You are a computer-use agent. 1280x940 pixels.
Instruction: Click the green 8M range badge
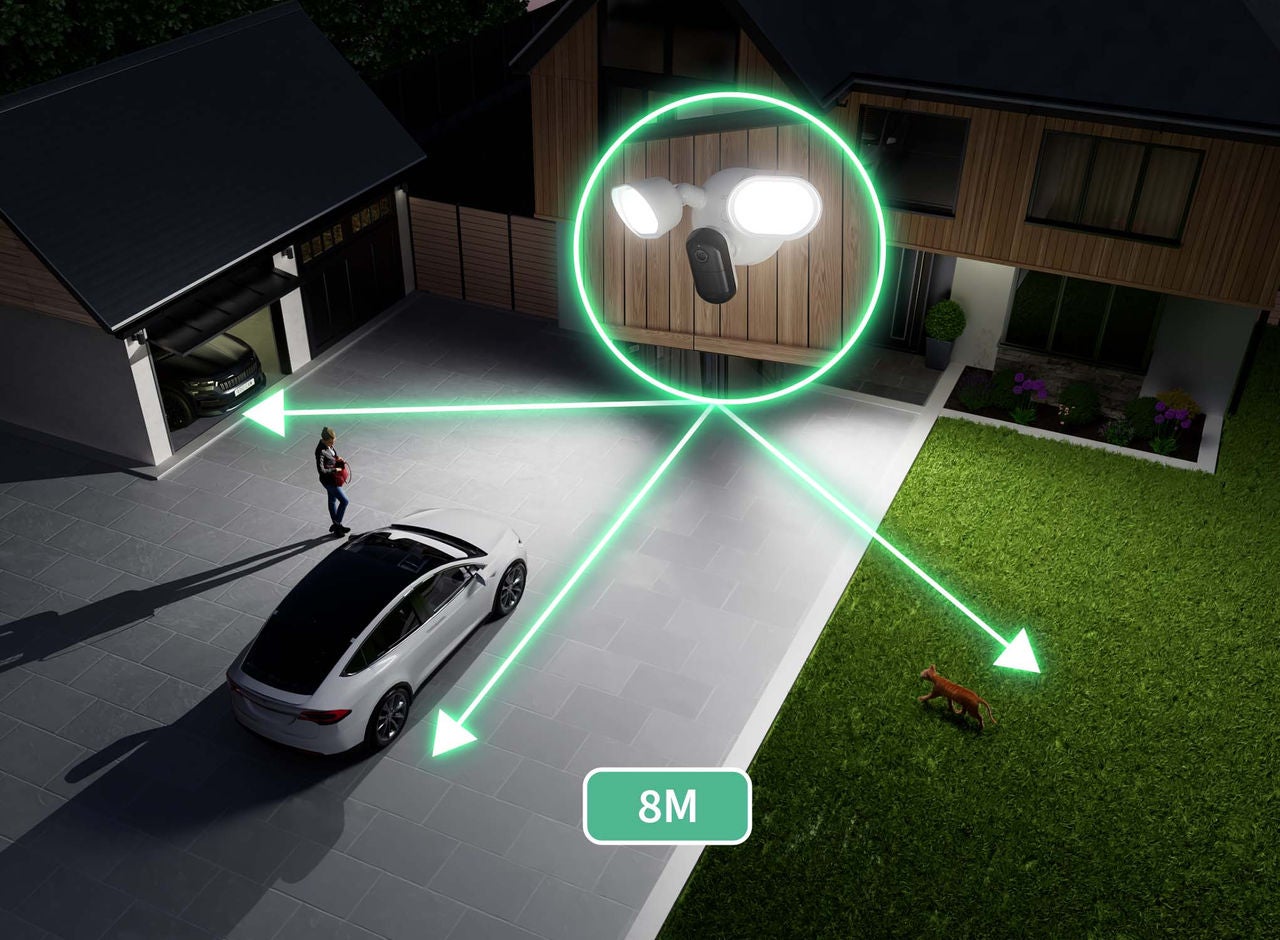(x=667, y=806)
